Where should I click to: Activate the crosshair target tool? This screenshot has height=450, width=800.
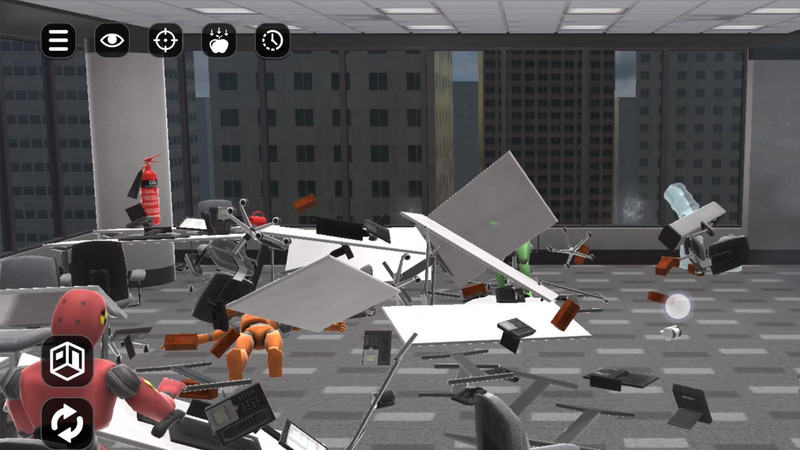pos(166,40)
